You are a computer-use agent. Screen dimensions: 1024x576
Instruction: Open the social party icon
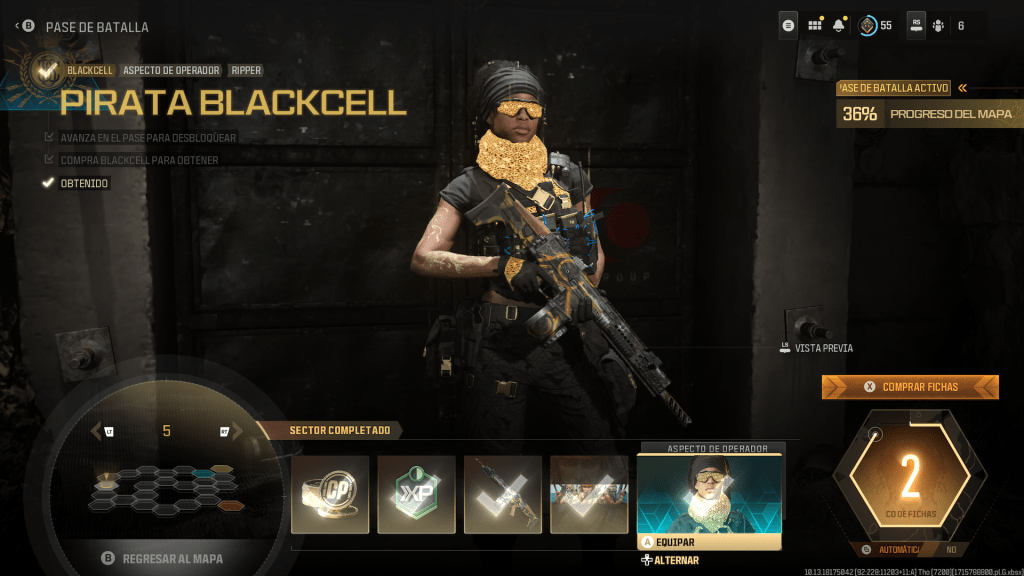tap(938, 26)
